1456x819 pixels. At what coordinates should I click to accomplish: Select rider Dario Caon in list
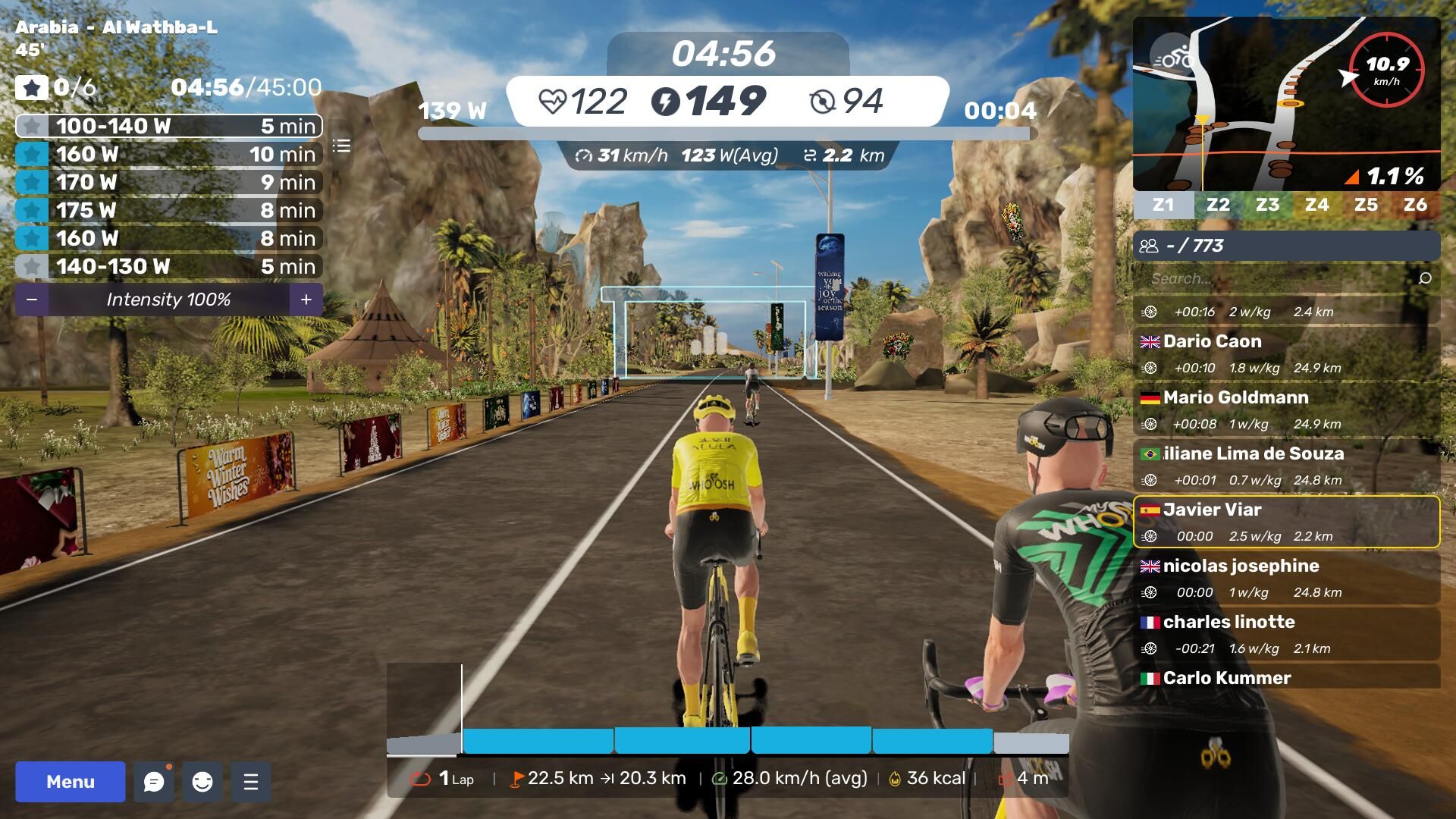(1286, 354)
